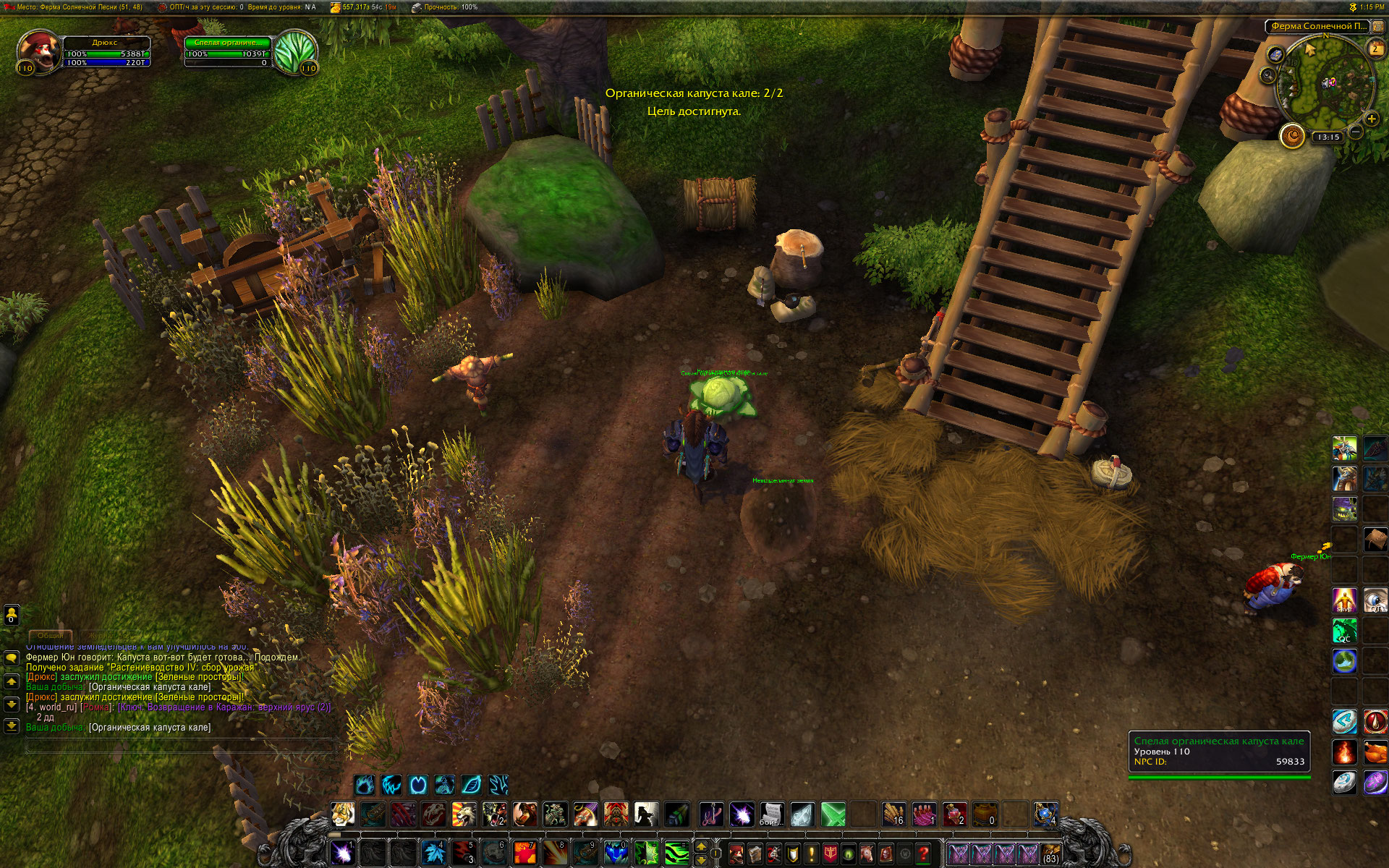Use the campfire ability icon

[x=1345, y=752]
